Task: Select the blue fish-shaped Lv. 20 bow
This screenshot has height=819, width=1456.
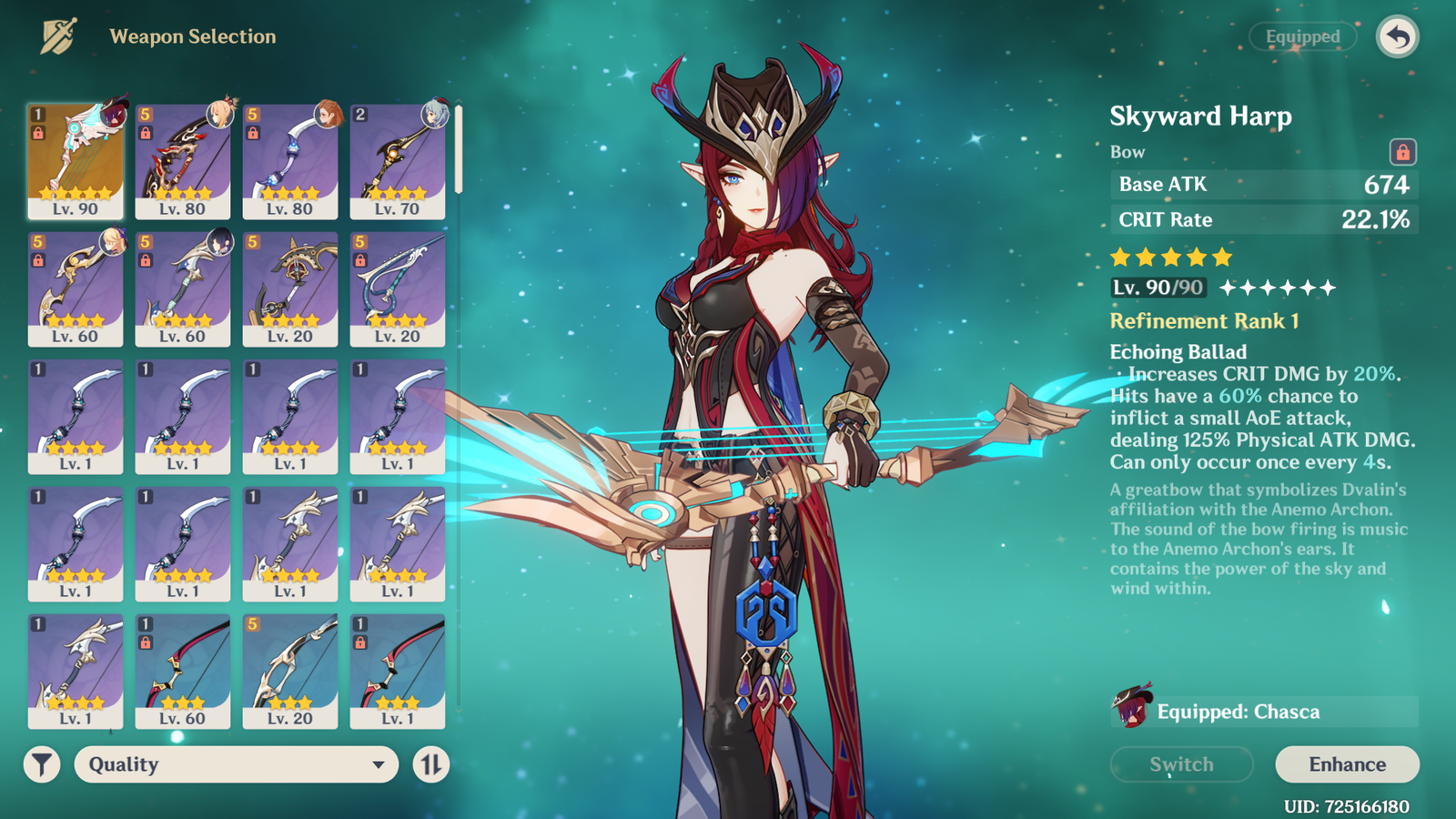Action: click(x=398, y=288)
